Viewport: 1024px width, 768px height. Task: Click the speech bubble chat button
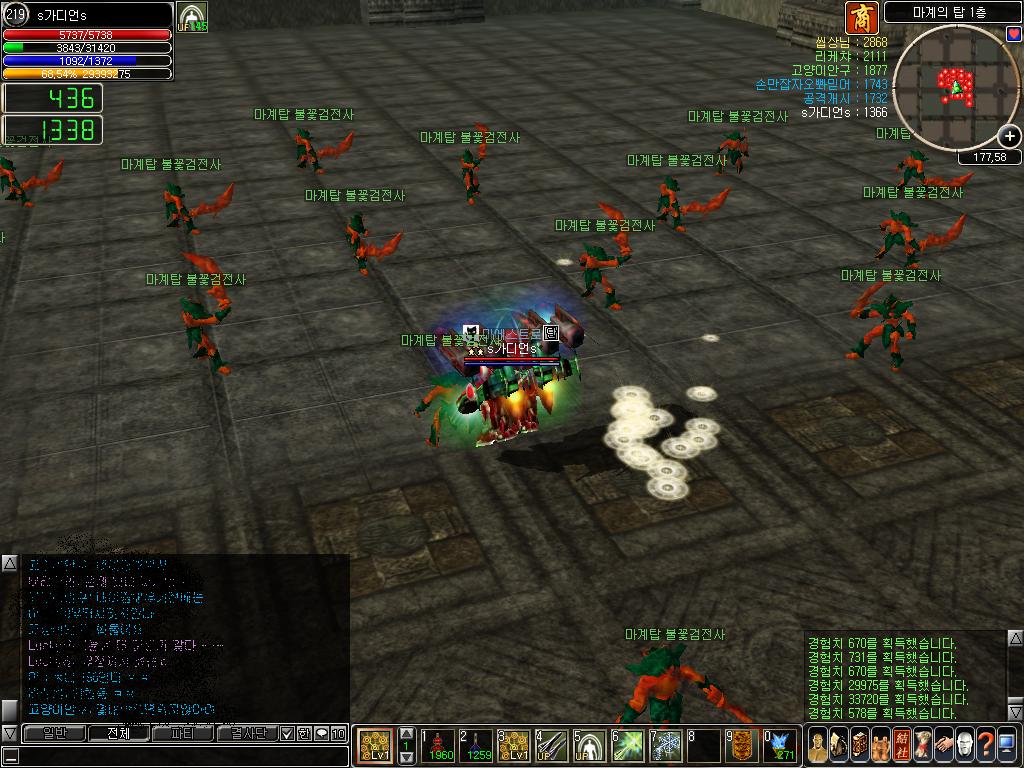coord(321,734)
